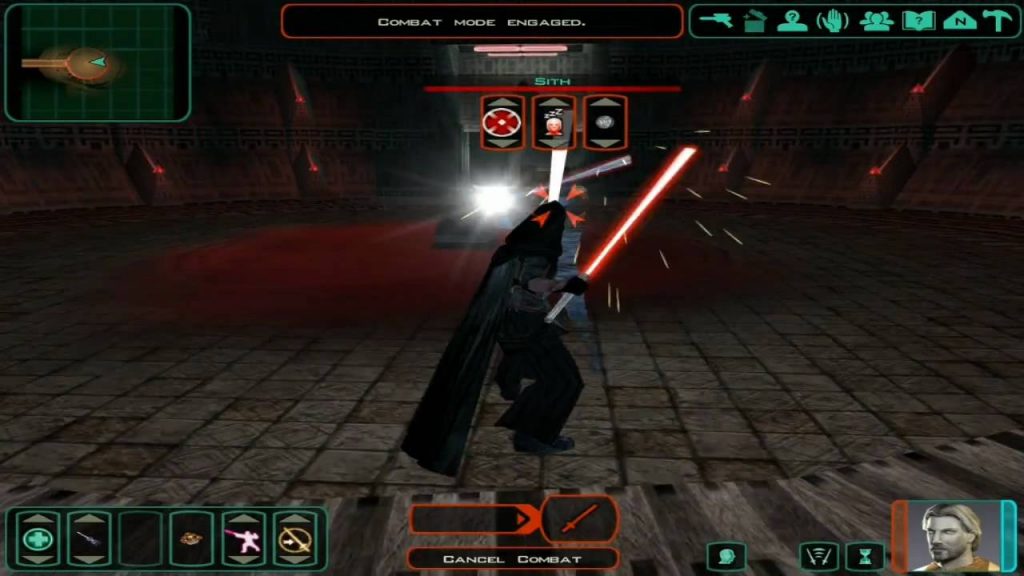Open the Character sheet silhouette icon
This screenshot has height=576, width=1024.
coord(792,21)
